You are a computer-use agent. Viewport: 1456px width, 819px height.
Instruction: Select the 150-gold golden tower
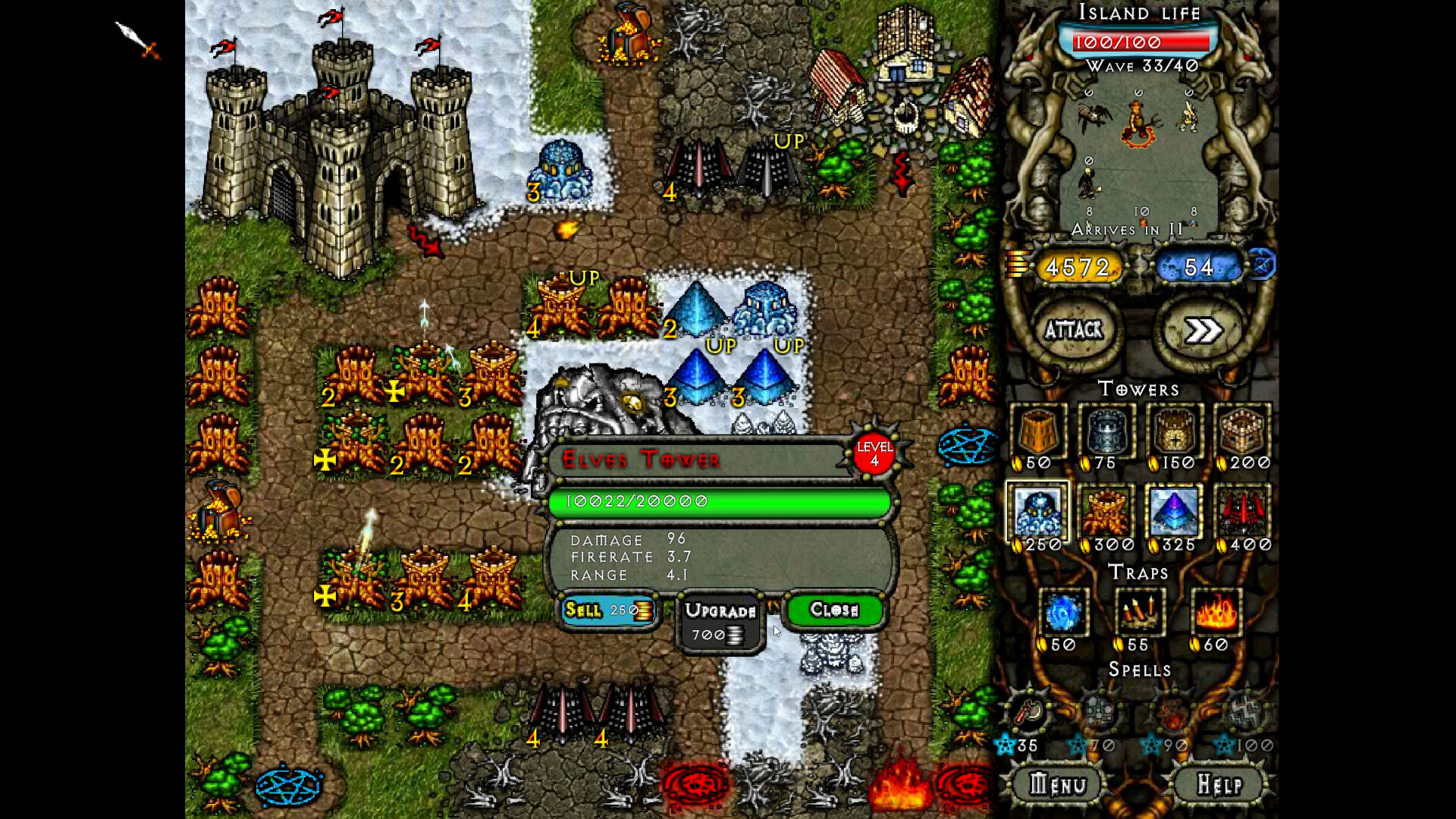[x=1174, y=432]
